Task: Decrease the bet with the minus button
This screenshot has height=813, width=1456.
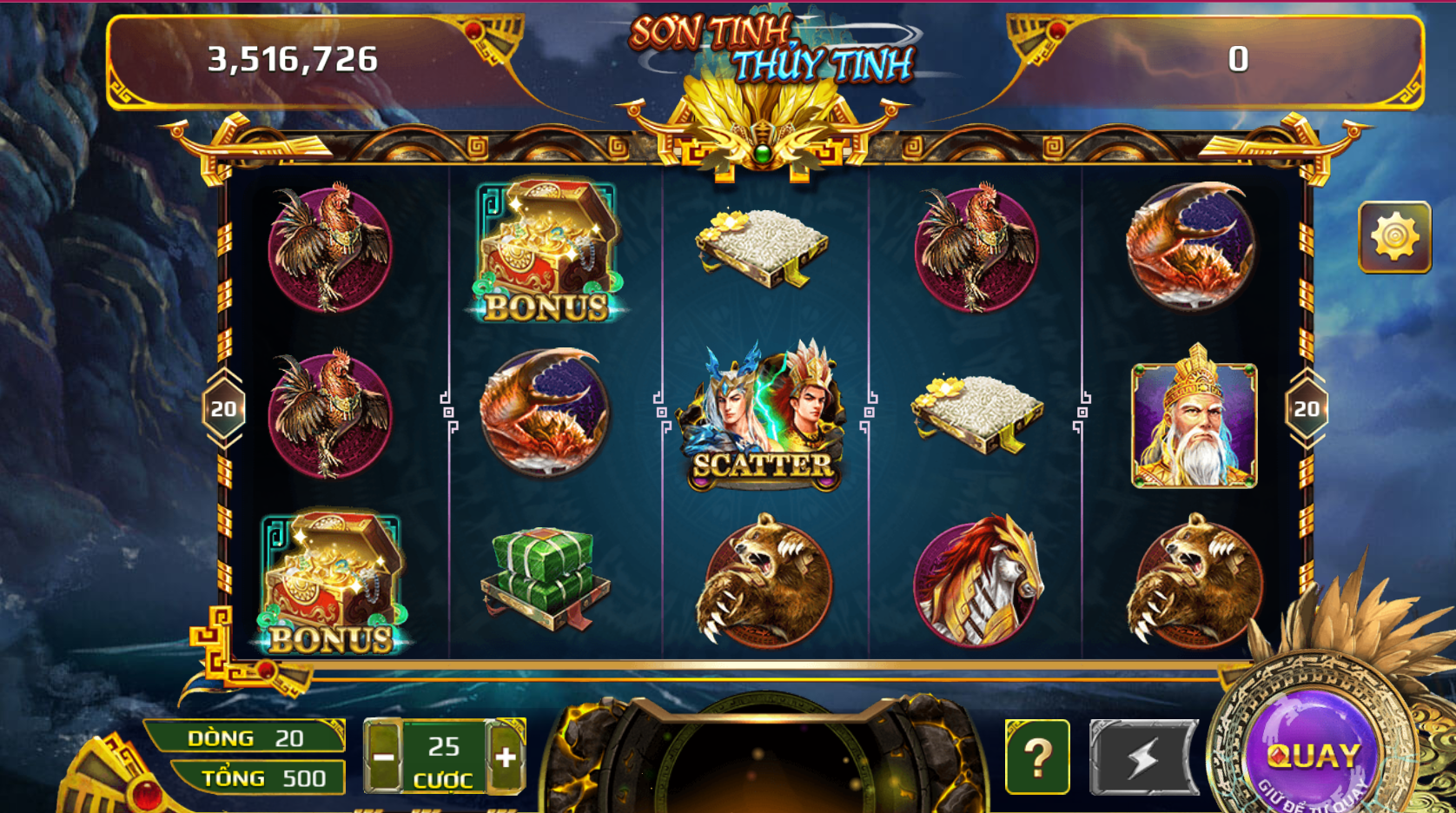Action: pos(385,756)
